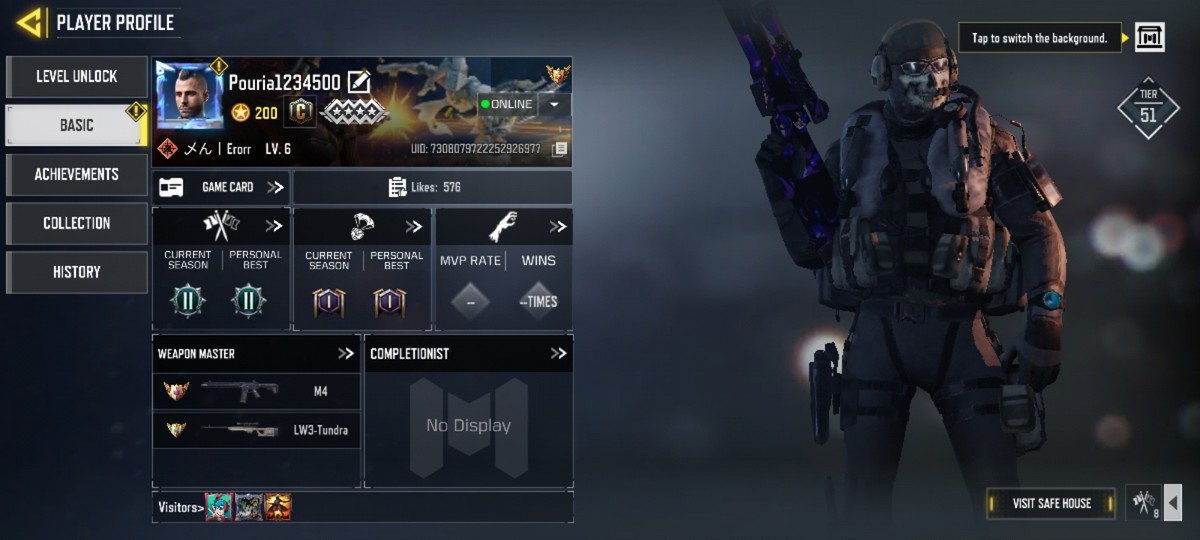The height and width of the screenshot is (540, 1200).
Task: Switch the profile background
Action: pos(1149,38)
